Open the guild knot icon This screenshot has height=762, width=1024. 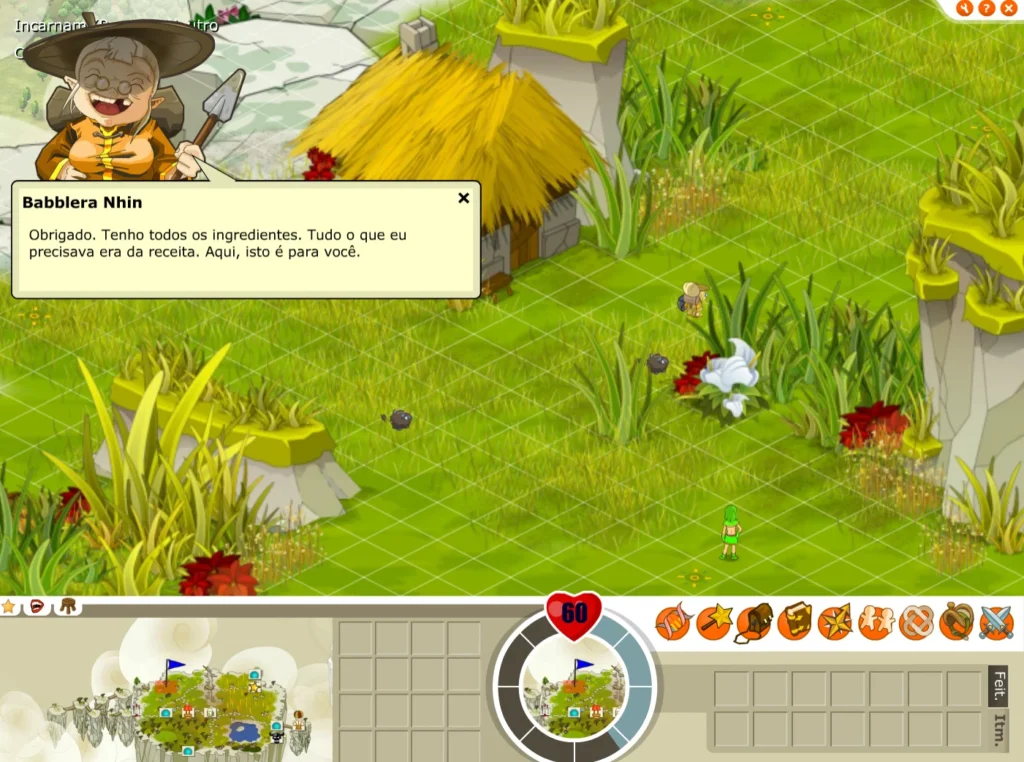coord(916,622)
